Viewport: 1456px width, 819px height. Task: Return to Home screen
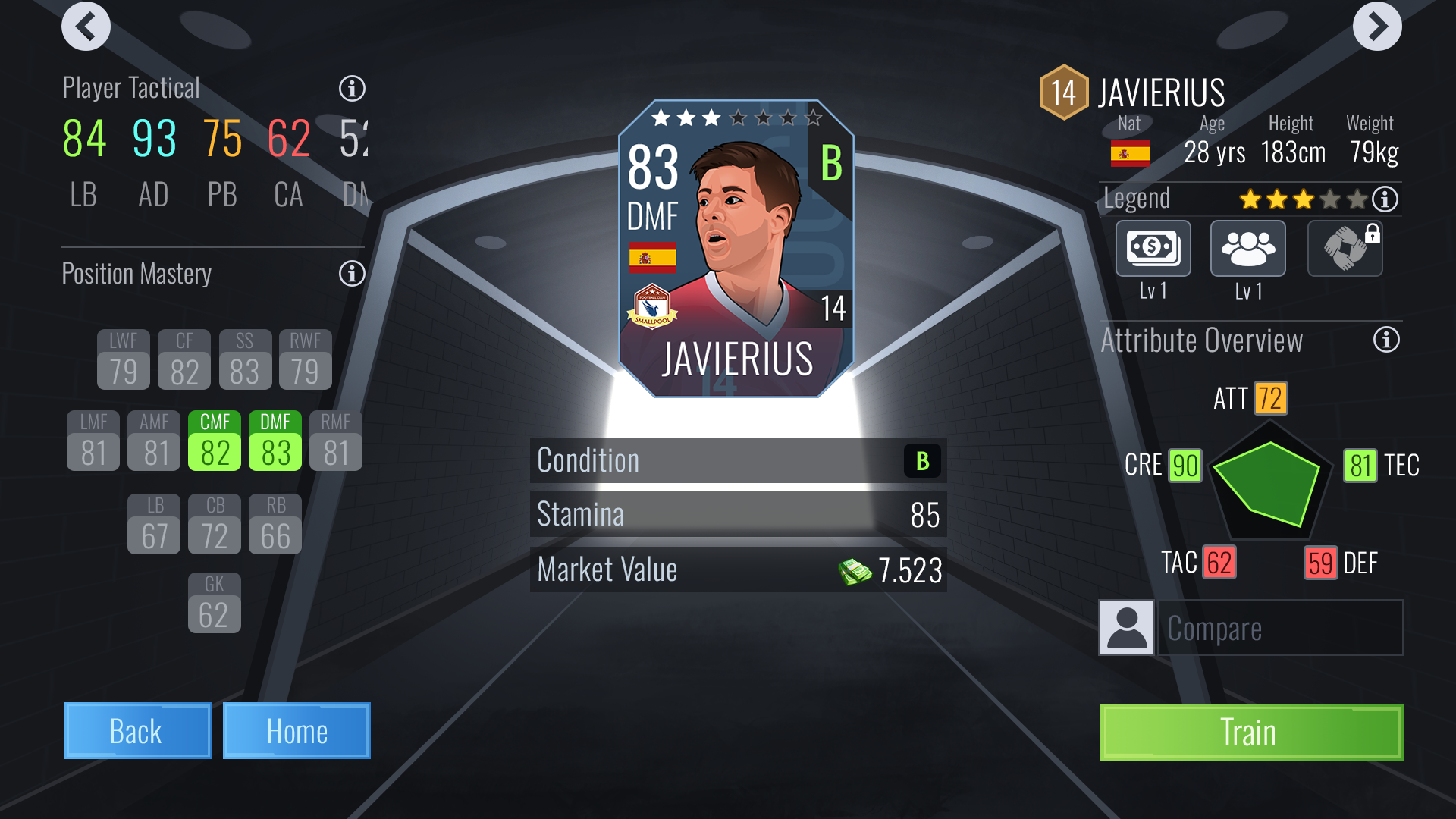tap(297, 731)
